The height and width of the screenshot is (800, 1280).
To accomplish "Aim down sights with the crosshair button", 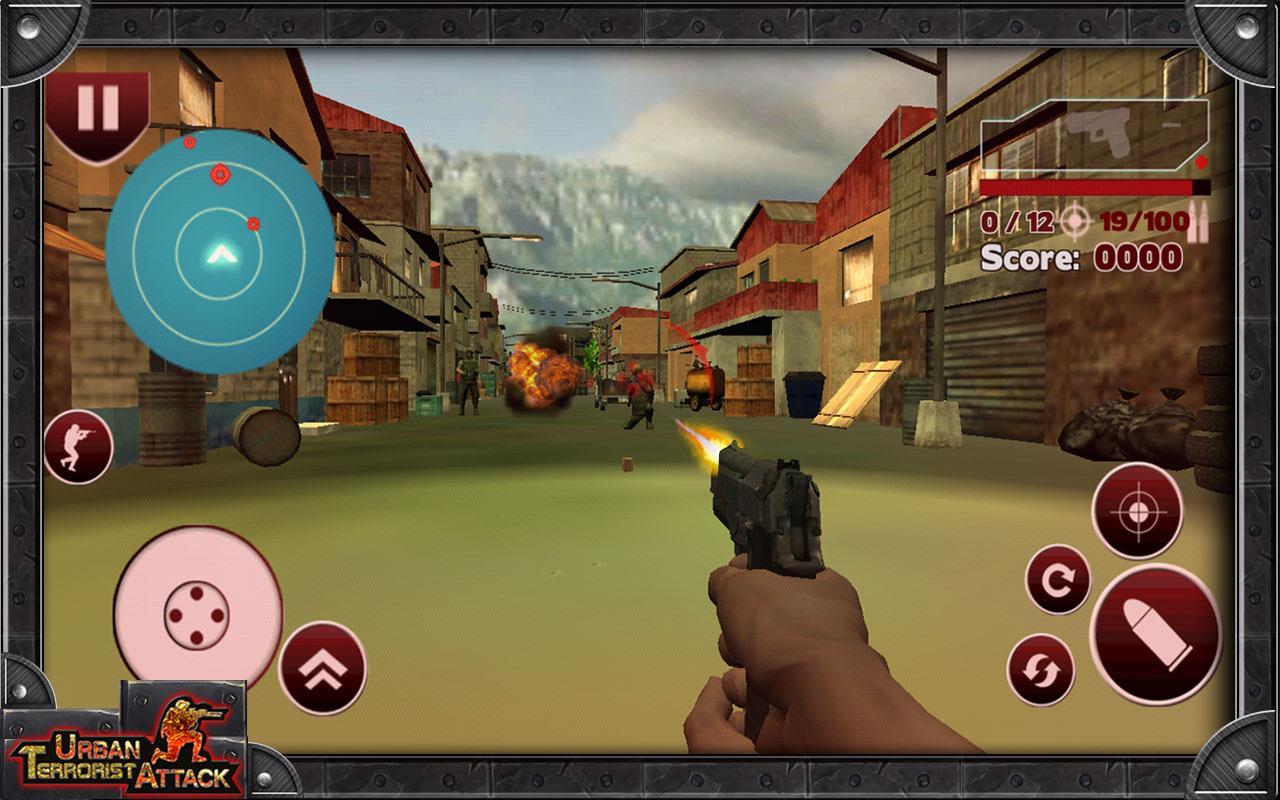I will coord(1137,511).
